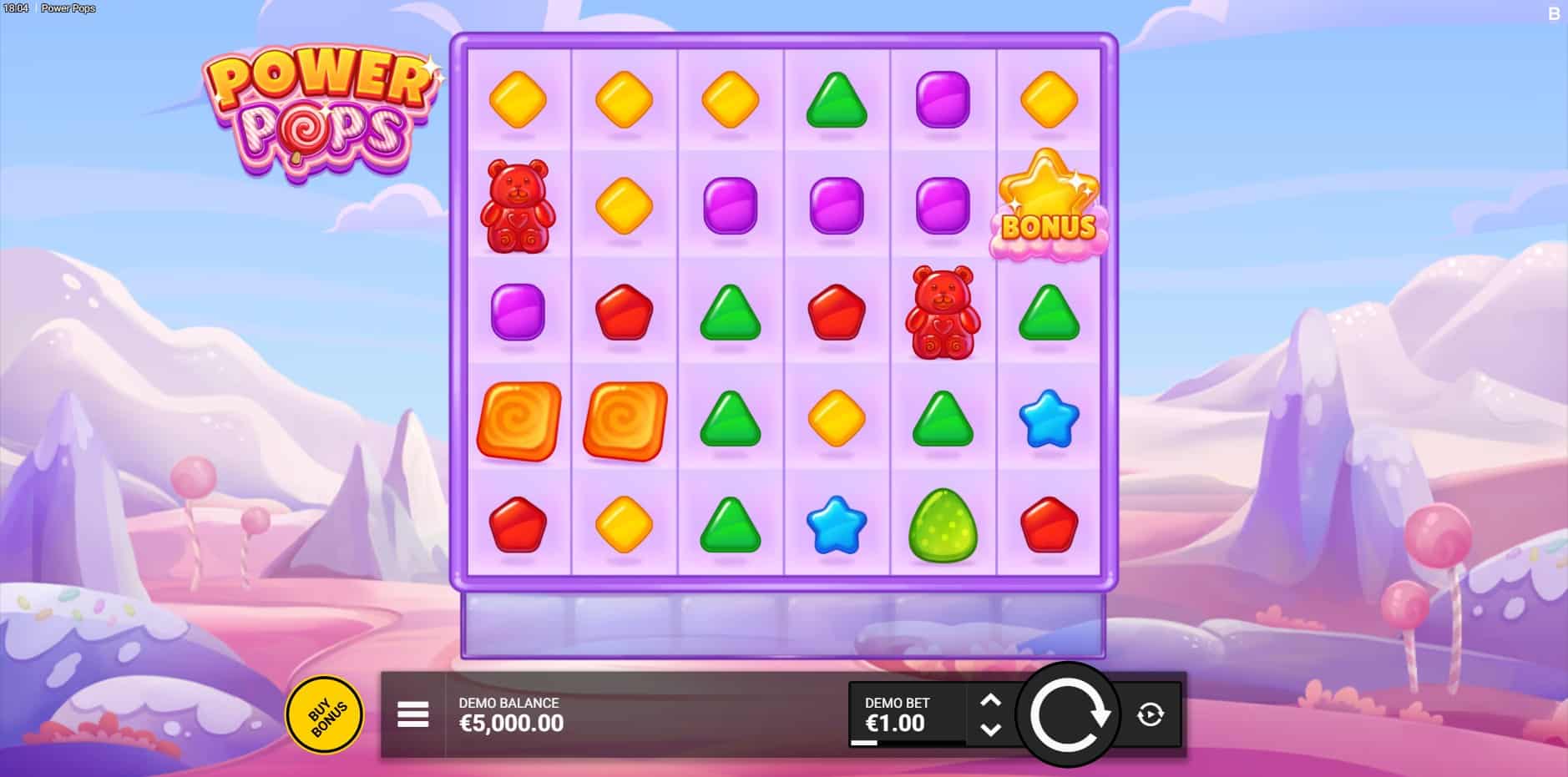Increase the demo bet with the up arrow
The image size is (1568, 777).
[990, 700]
